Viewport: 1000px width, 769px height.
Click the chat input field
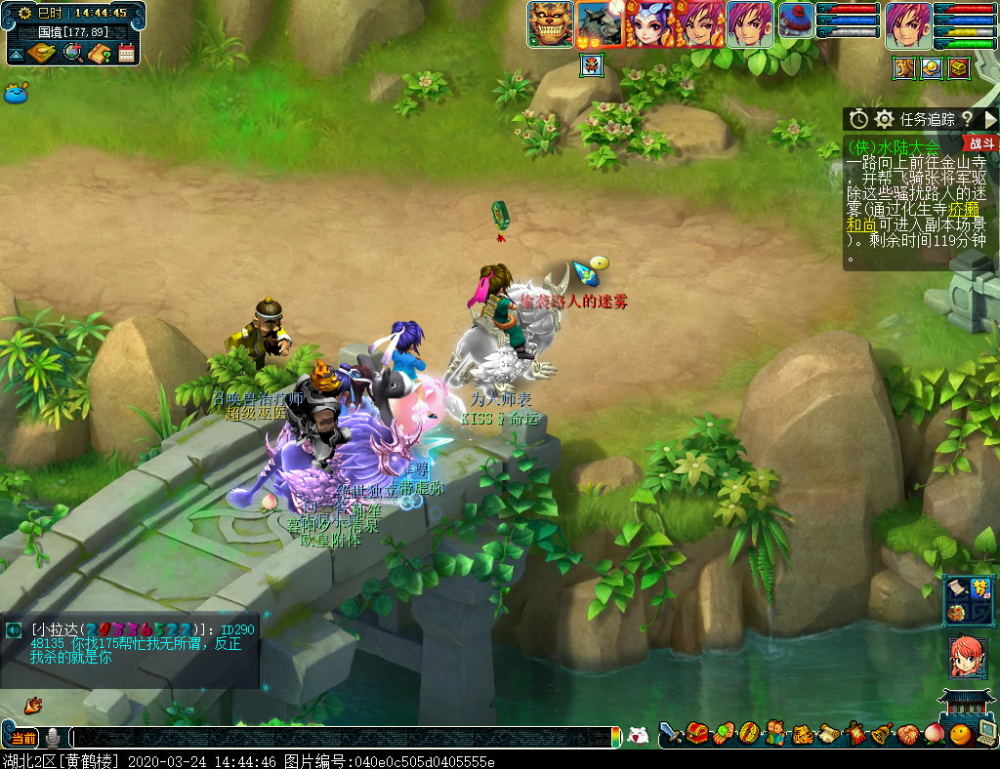(340, 737)
